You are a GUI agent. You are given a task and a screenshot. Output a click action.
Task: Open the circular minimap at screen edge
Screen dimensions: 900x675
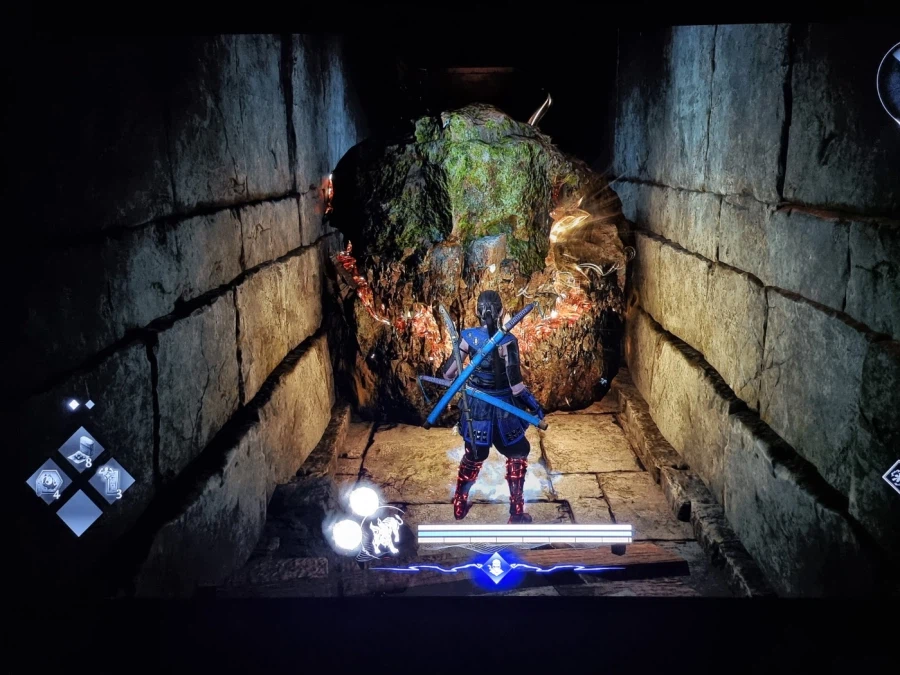(x=889, y=83)
